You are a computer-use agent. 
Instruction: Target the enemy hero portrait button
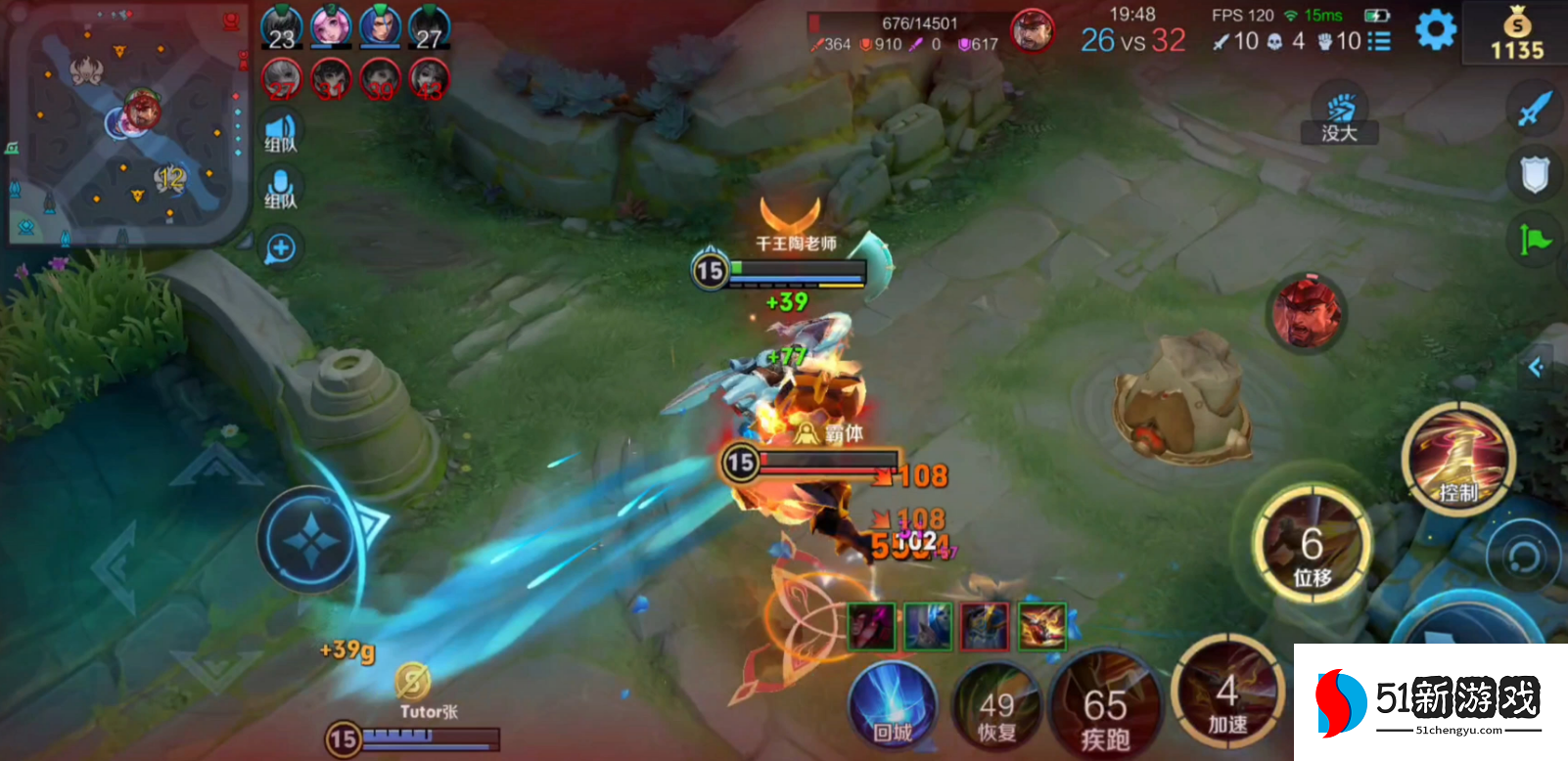pyautogui.click(x=1307, y=313)
